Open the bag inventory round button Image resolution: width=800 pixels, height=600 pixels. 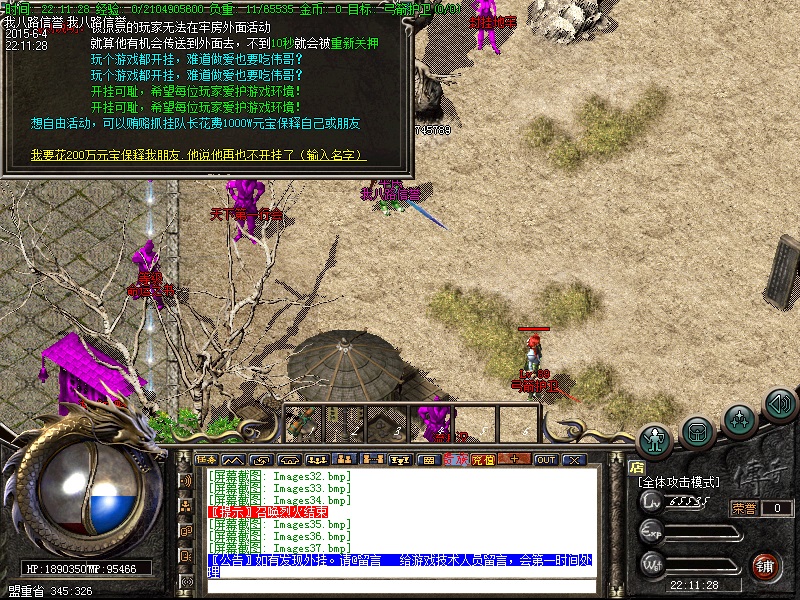[x=698, y=431]
